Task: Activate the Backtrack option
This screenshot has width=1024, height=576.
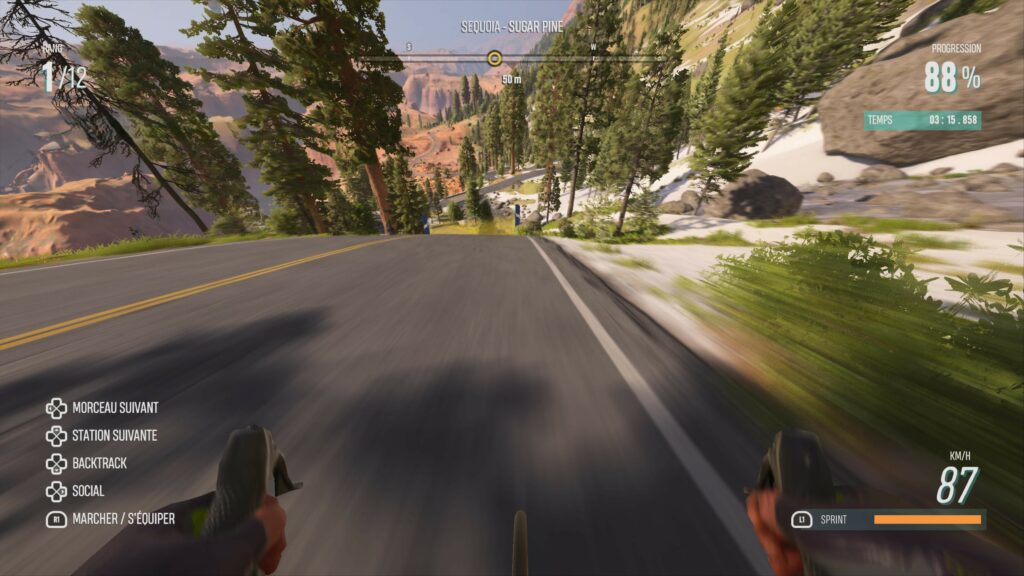Action: click(x=99, y=464)
